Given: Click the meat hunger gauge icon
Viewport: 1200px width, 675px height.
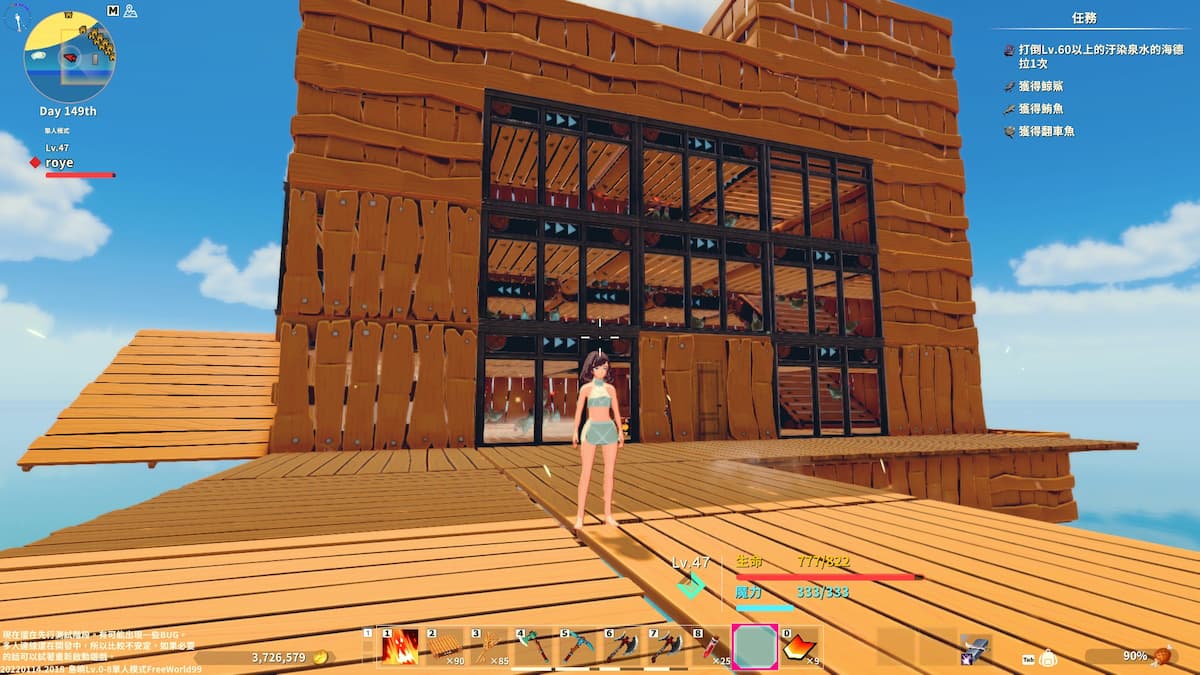Looking at the screenshot, I should click(1161, 656).
